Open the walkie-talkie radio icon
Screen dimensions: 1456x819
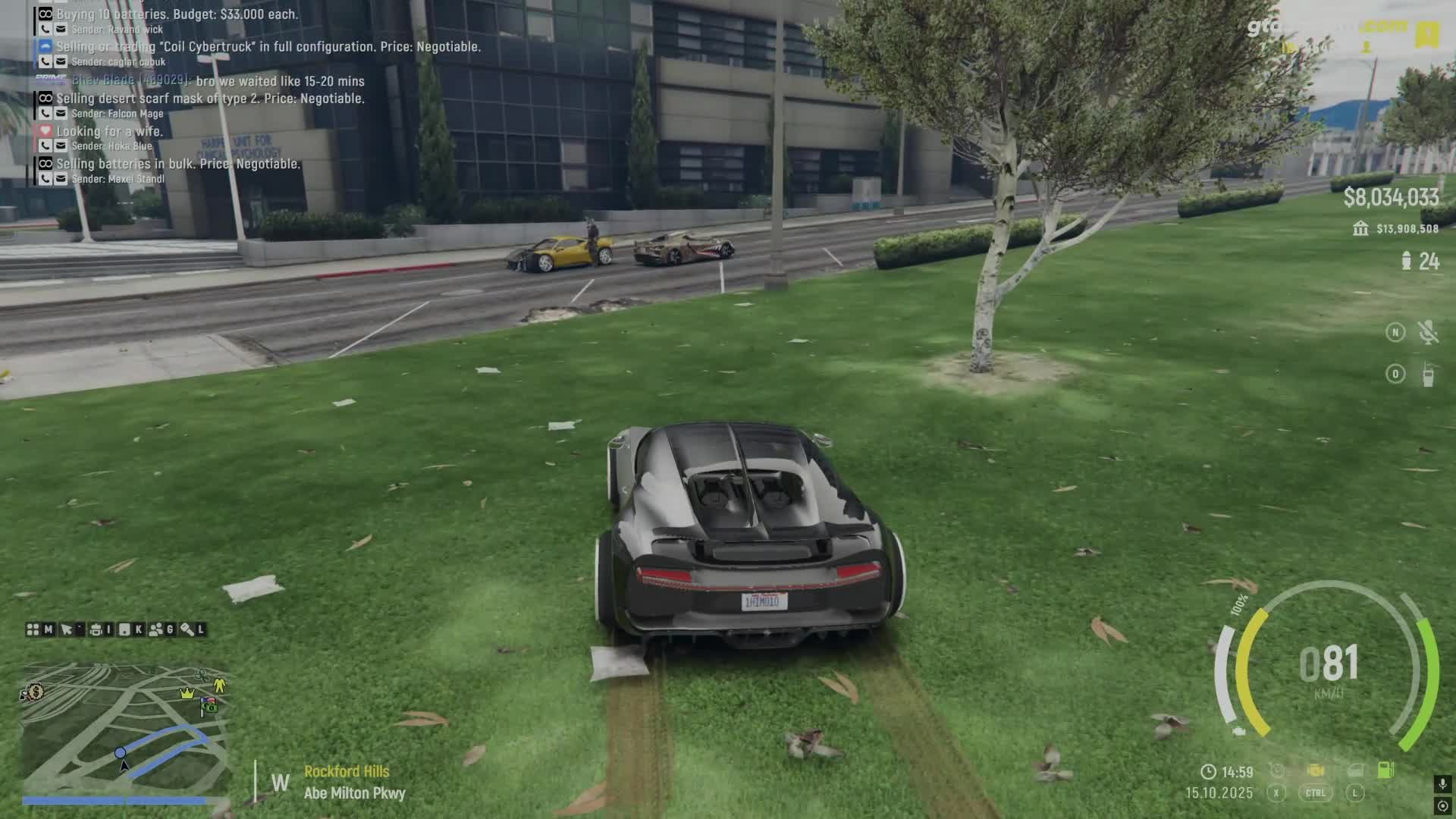pyautogui.click(x=1428, y=375)
